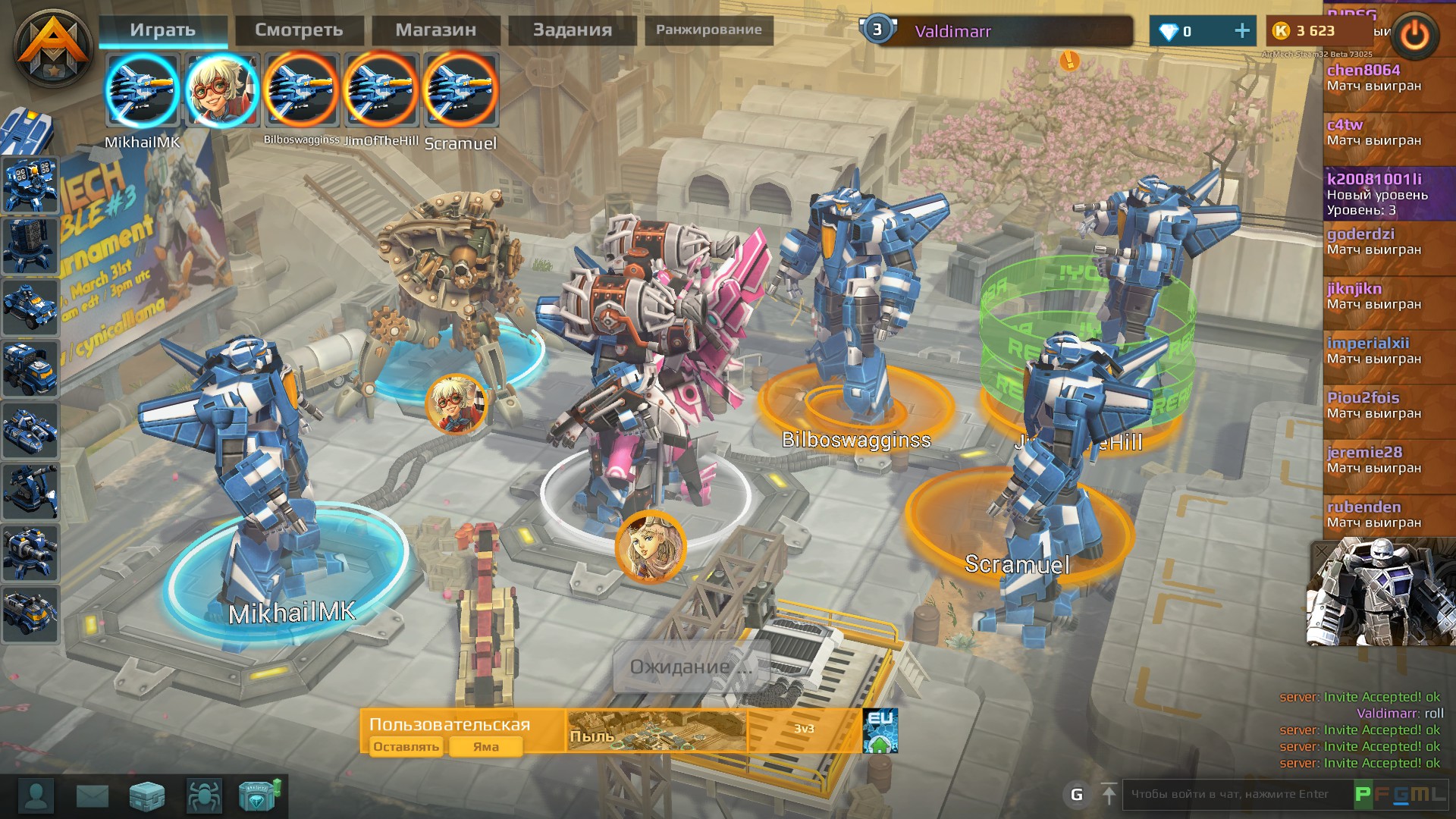
Task: Switch to the Магазин tab
Action: pos(435,30)
